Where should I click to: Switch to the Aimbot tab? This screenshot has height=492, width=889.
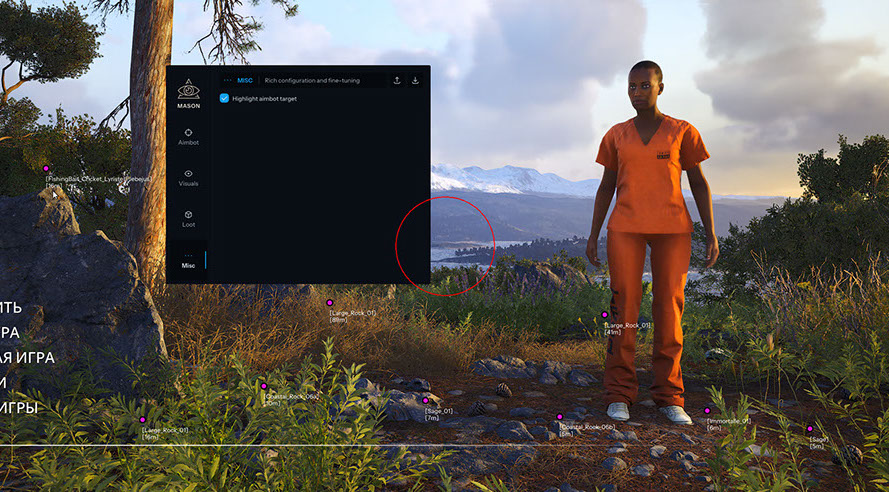click(188, 136)
